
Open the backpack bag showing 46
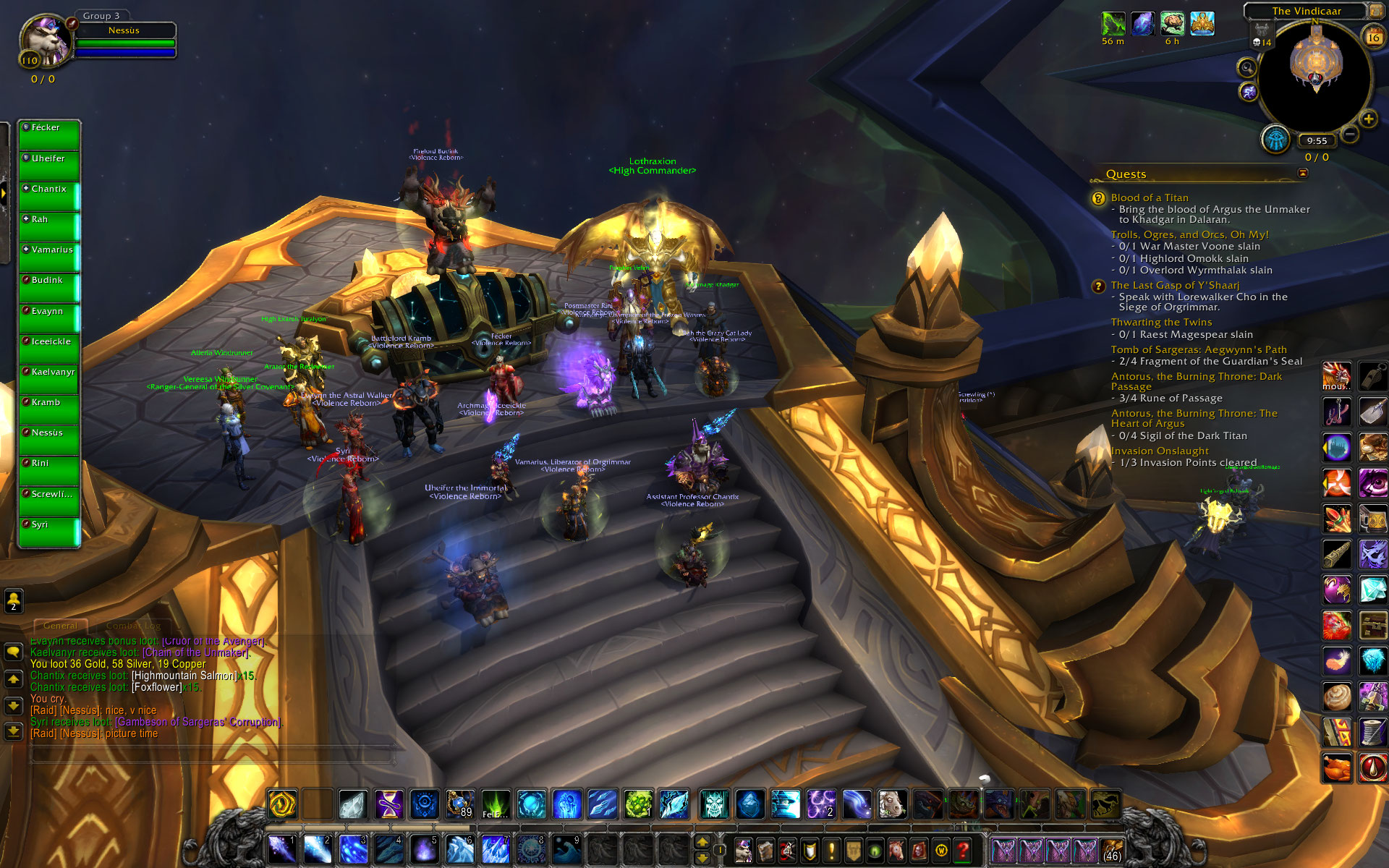[x=1111, y=850]
